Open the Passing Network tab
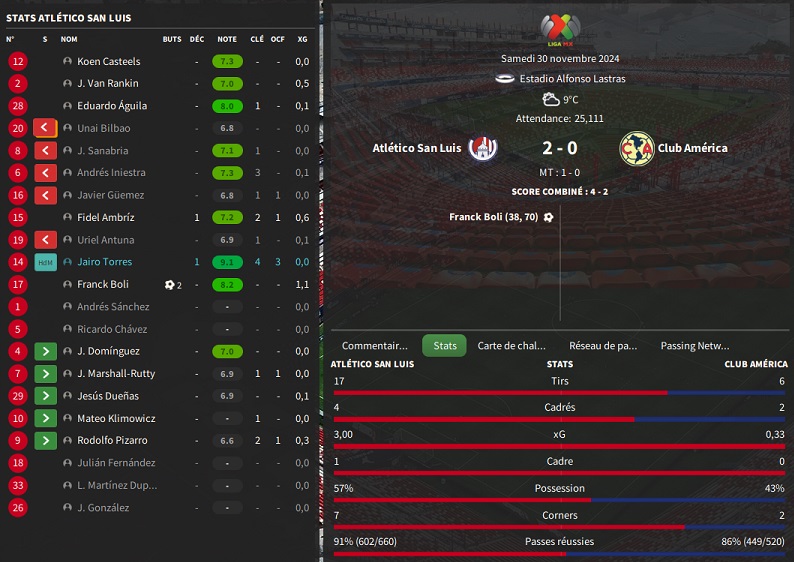 (694, 346)
